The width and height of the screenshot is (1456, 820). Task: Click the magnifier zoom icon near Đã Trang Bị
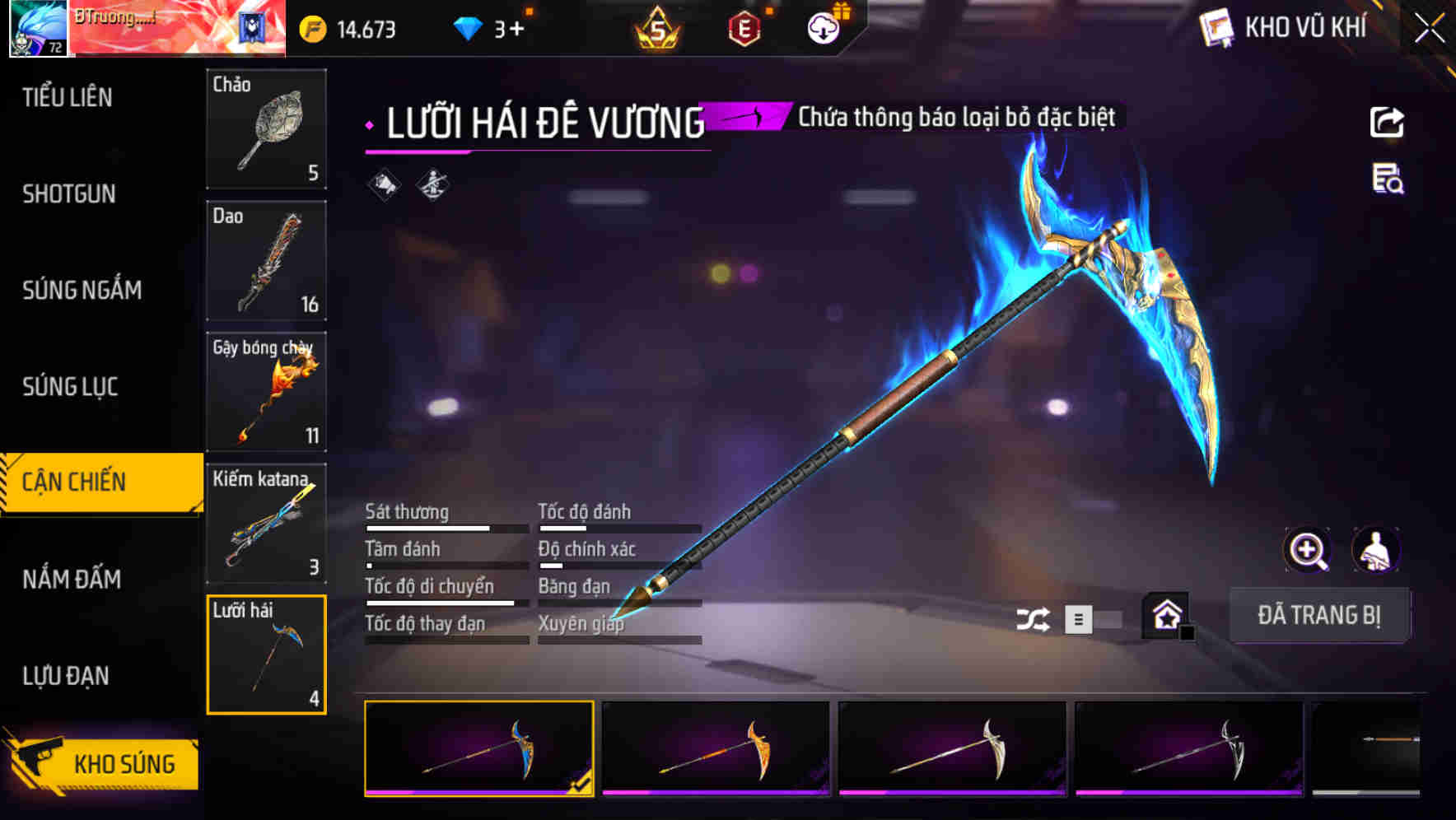(x=1308, y=550)
